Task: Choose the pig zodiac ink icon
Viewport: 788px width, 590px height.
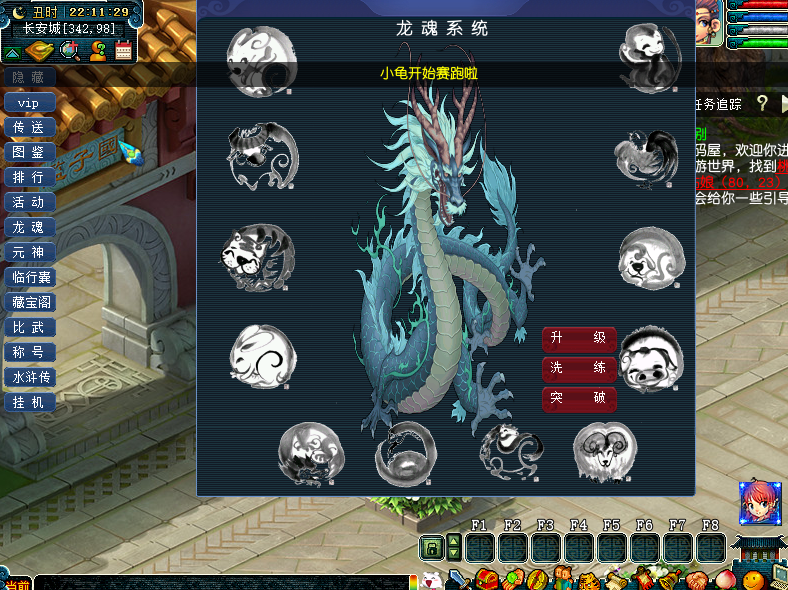Action: (x=651, y=358)
